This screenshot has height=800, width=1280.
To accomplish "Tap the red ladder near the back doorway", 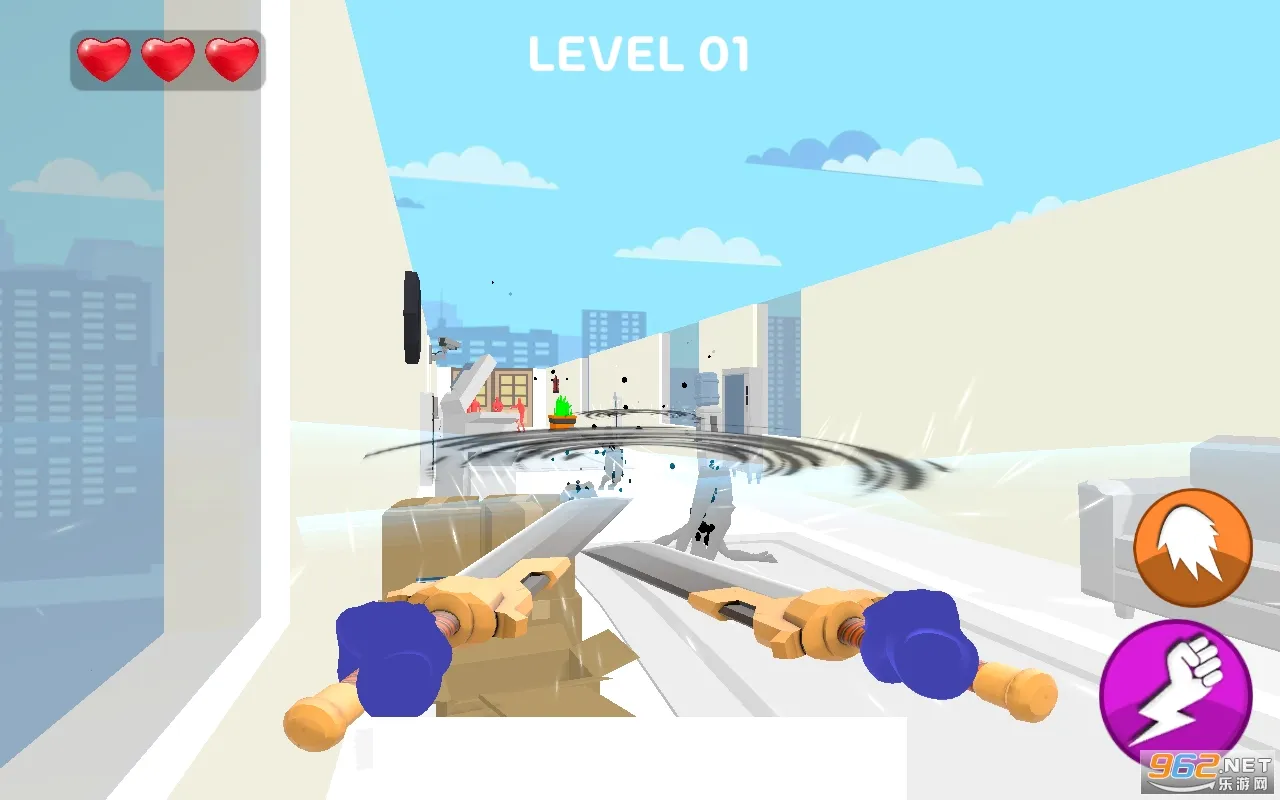I will tap(556, 383).
